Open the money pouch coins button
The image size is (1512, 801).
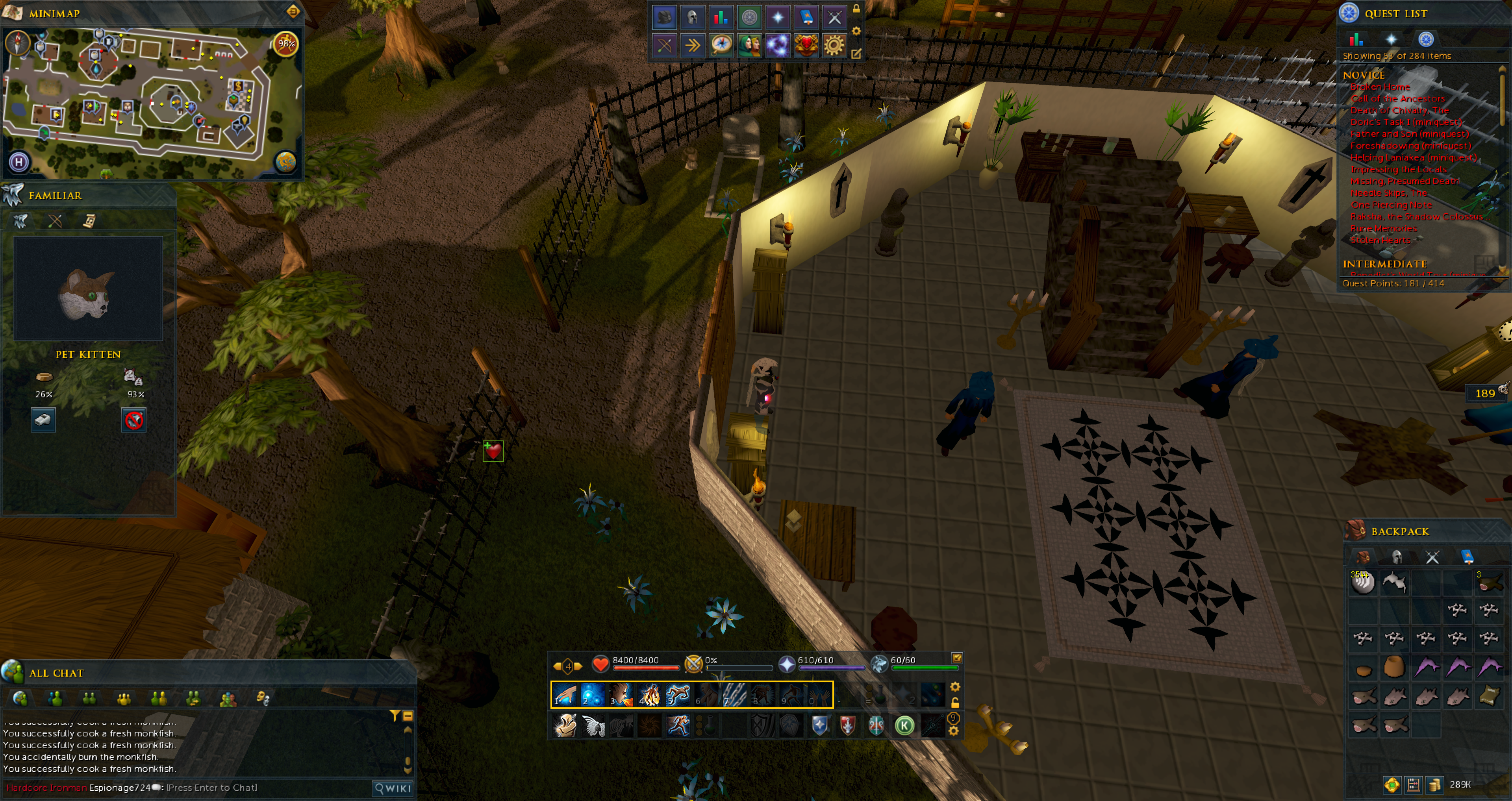coord(1434,784)
